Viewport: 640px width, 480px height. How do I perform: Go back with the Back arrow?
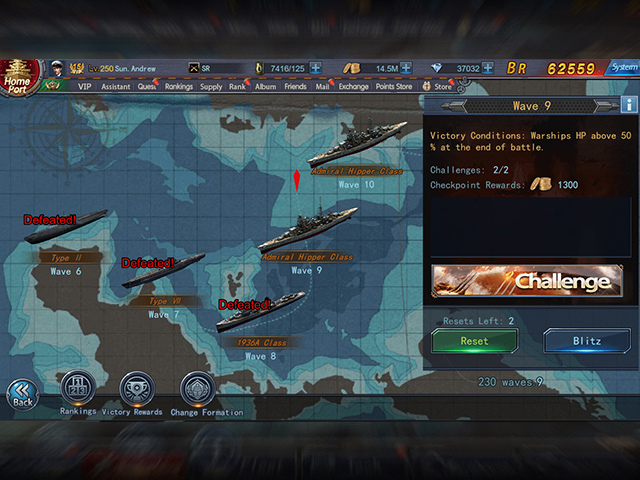tap(22, 393)
